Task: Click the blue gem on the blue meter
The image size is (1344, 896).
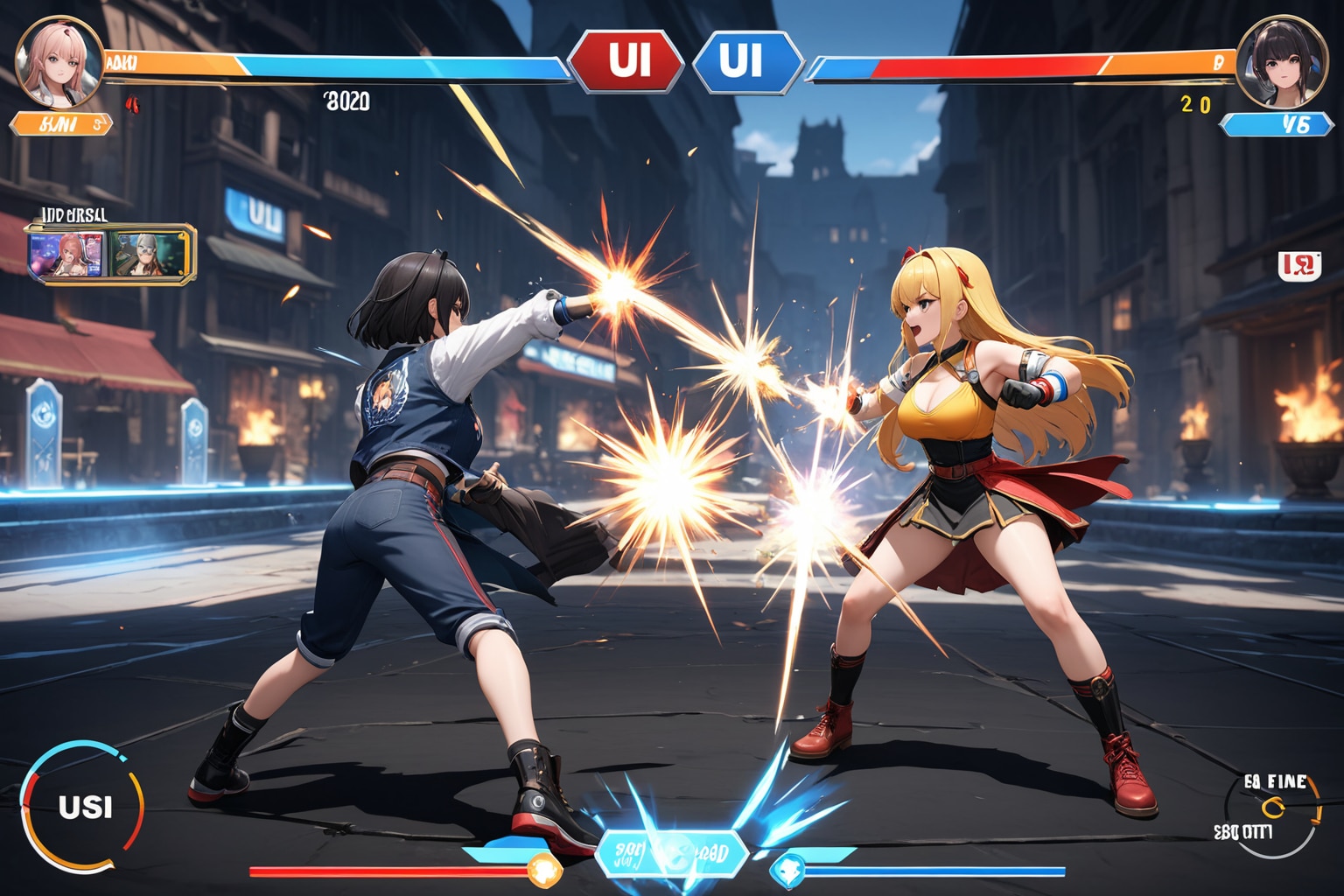Action: [x=787, y=871]
